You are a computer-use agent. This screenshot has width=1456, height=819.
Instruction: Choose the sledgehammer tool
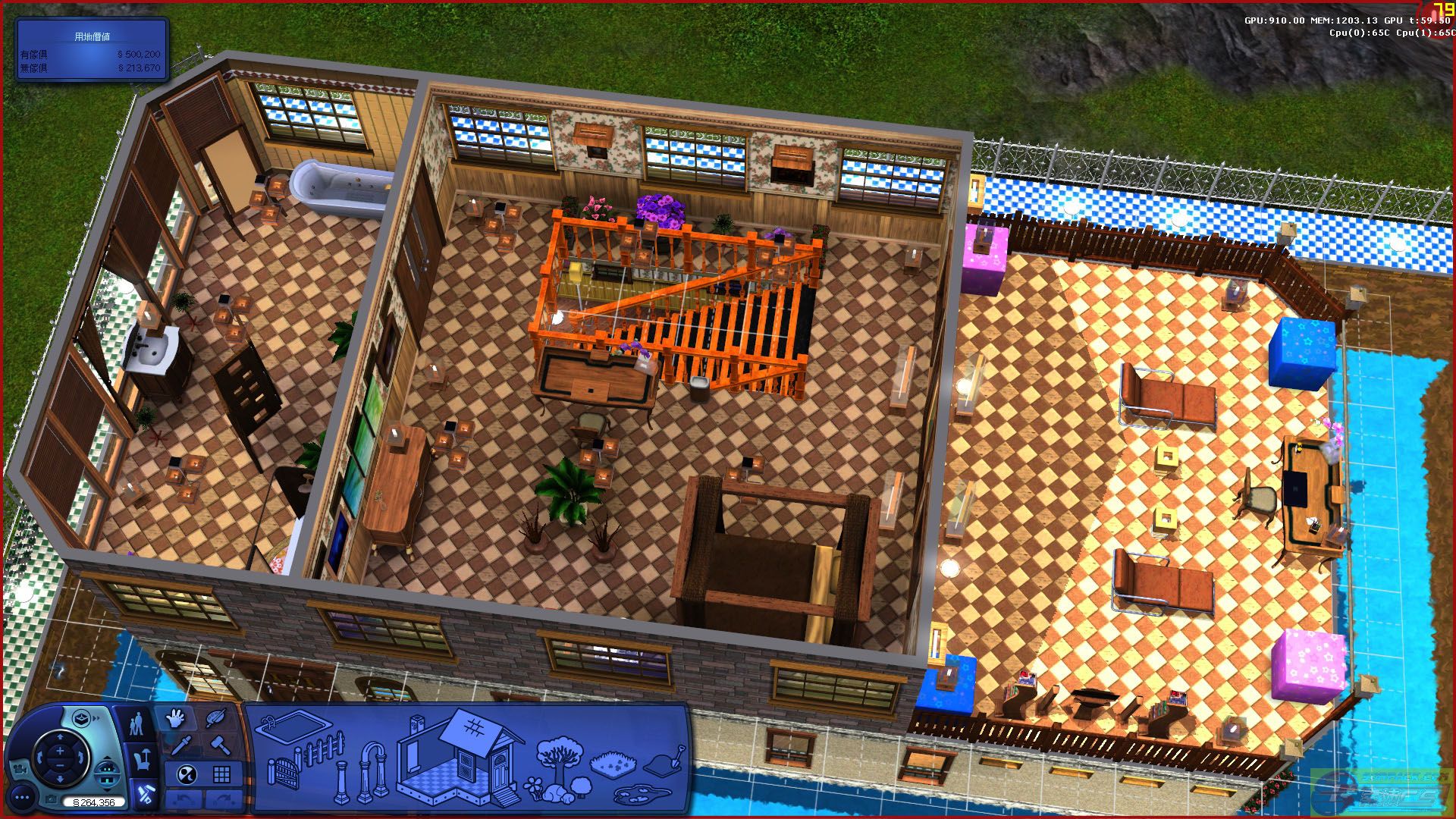[219, 745]
